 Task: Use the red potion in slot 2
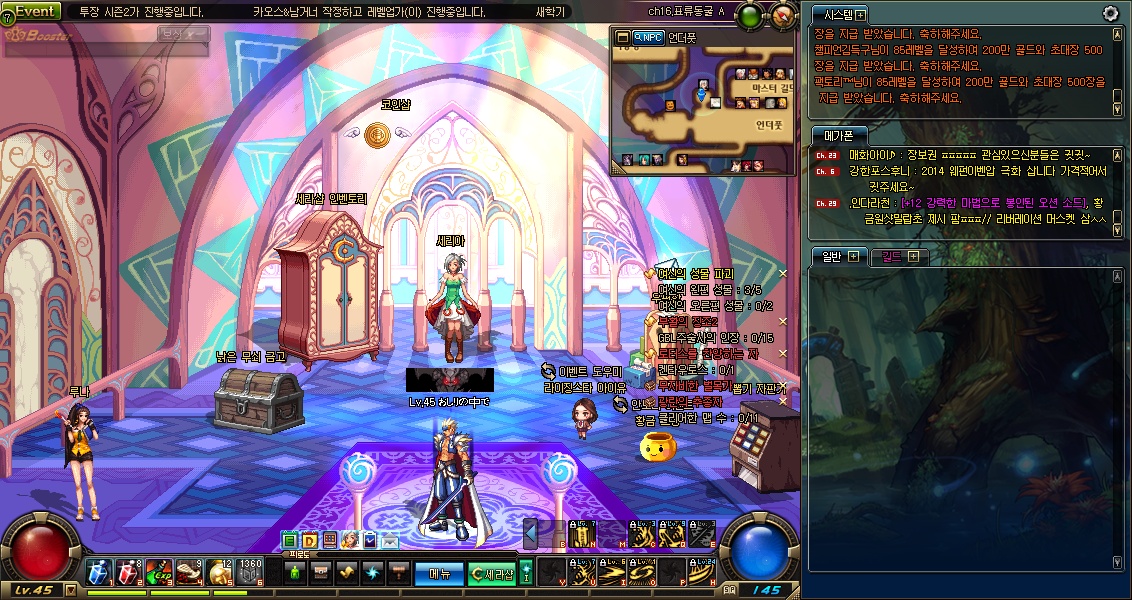click(x=128, y=571)
